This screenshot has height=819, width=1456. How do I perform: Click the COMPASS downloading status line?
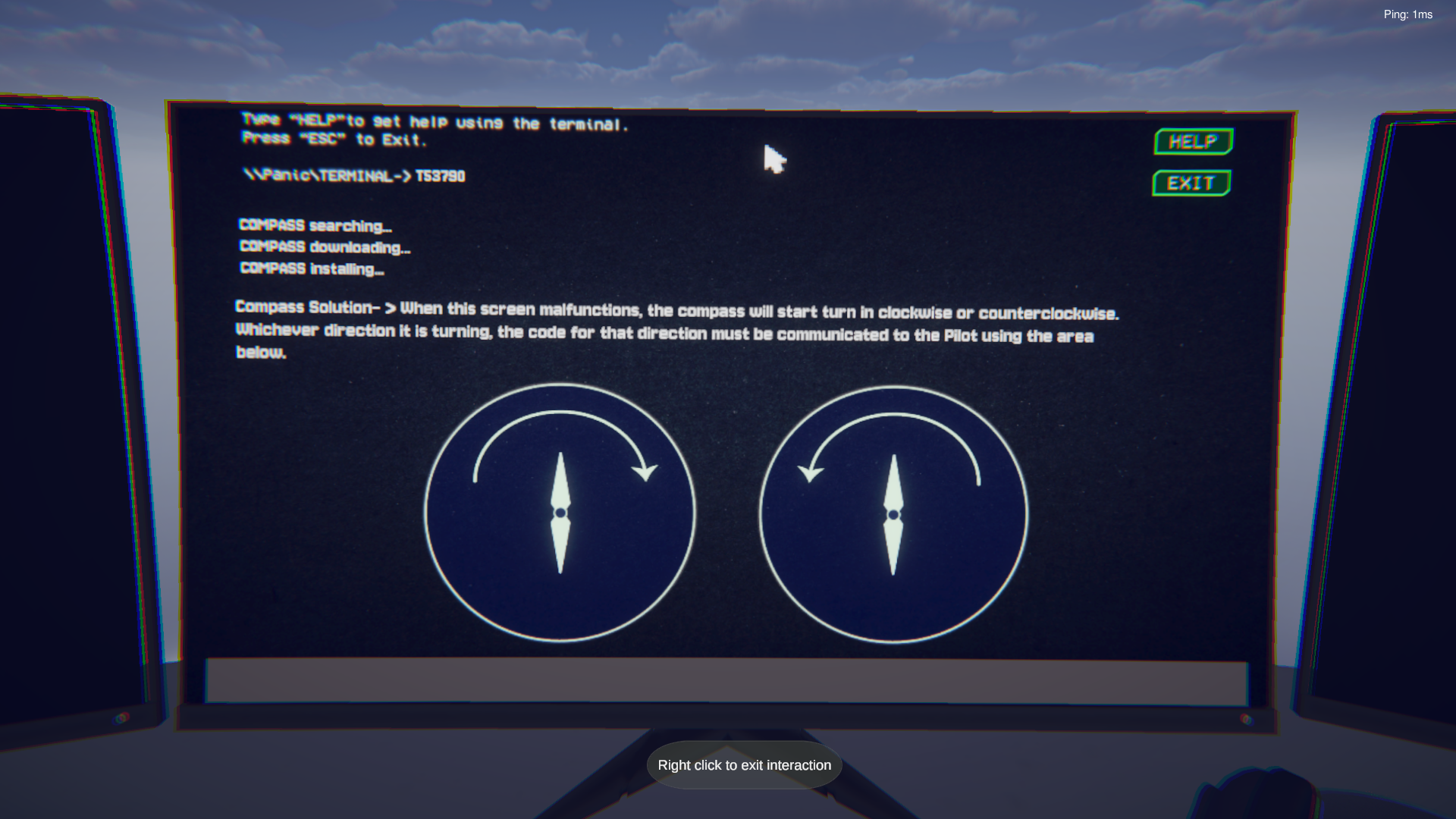[x=325, y=246]
